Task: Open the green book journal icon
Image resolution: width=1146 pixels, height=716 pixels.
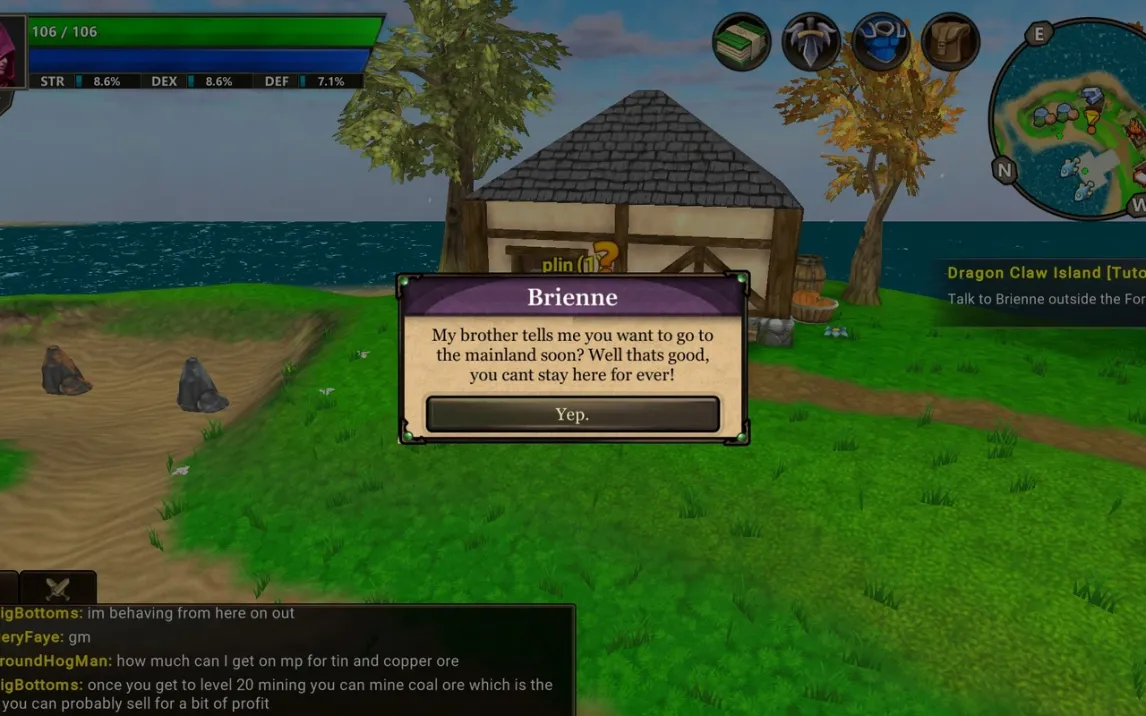Action: [x=741, y=42]
